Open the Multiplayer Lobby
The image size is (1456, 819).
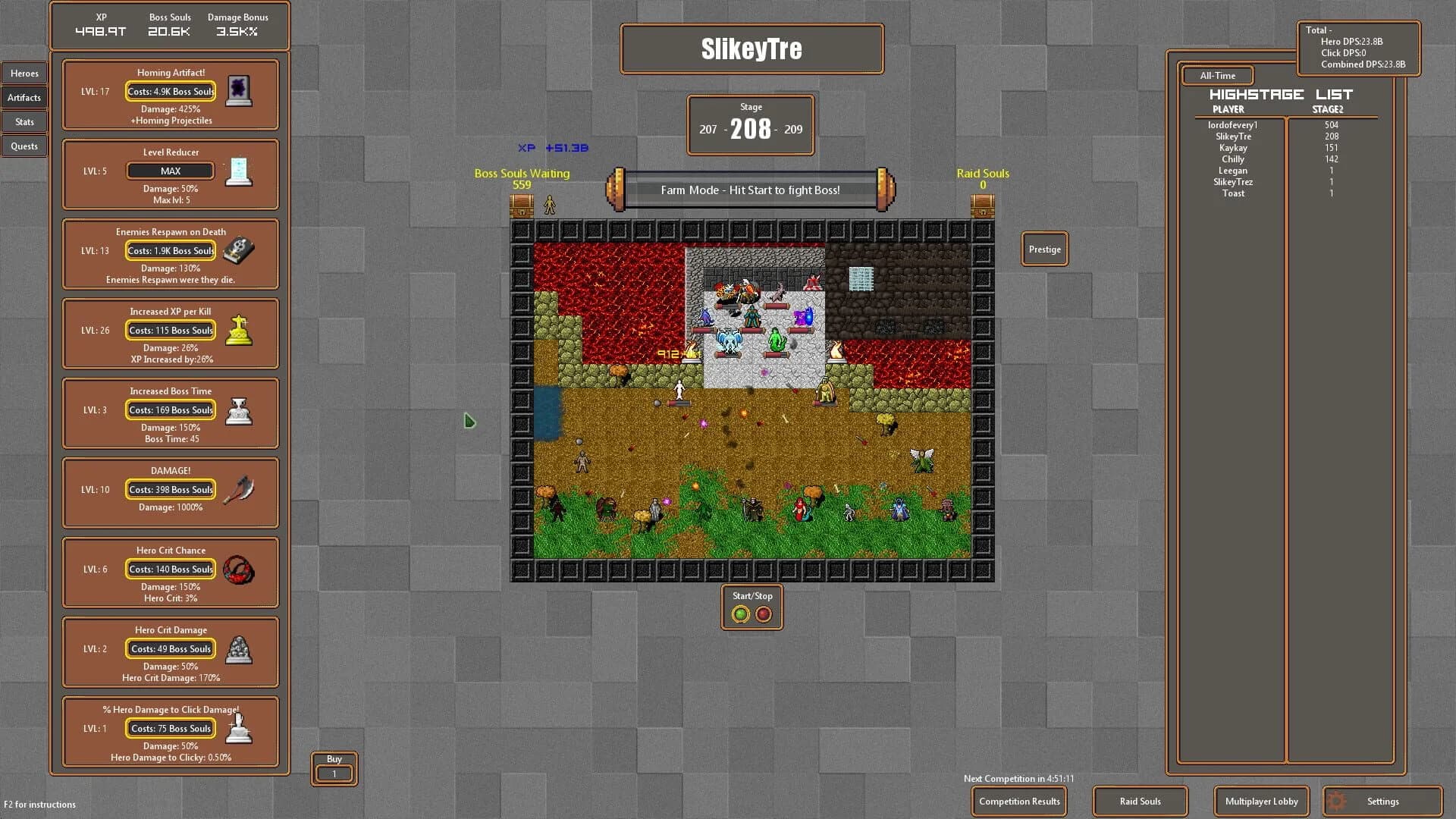click(x=1261, y=801)
